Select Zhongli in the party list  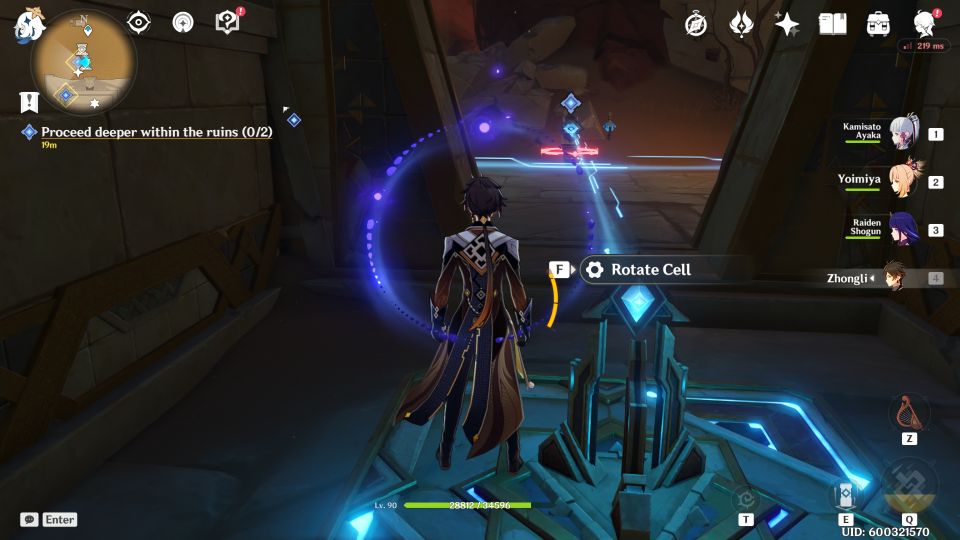coord(893,278)
